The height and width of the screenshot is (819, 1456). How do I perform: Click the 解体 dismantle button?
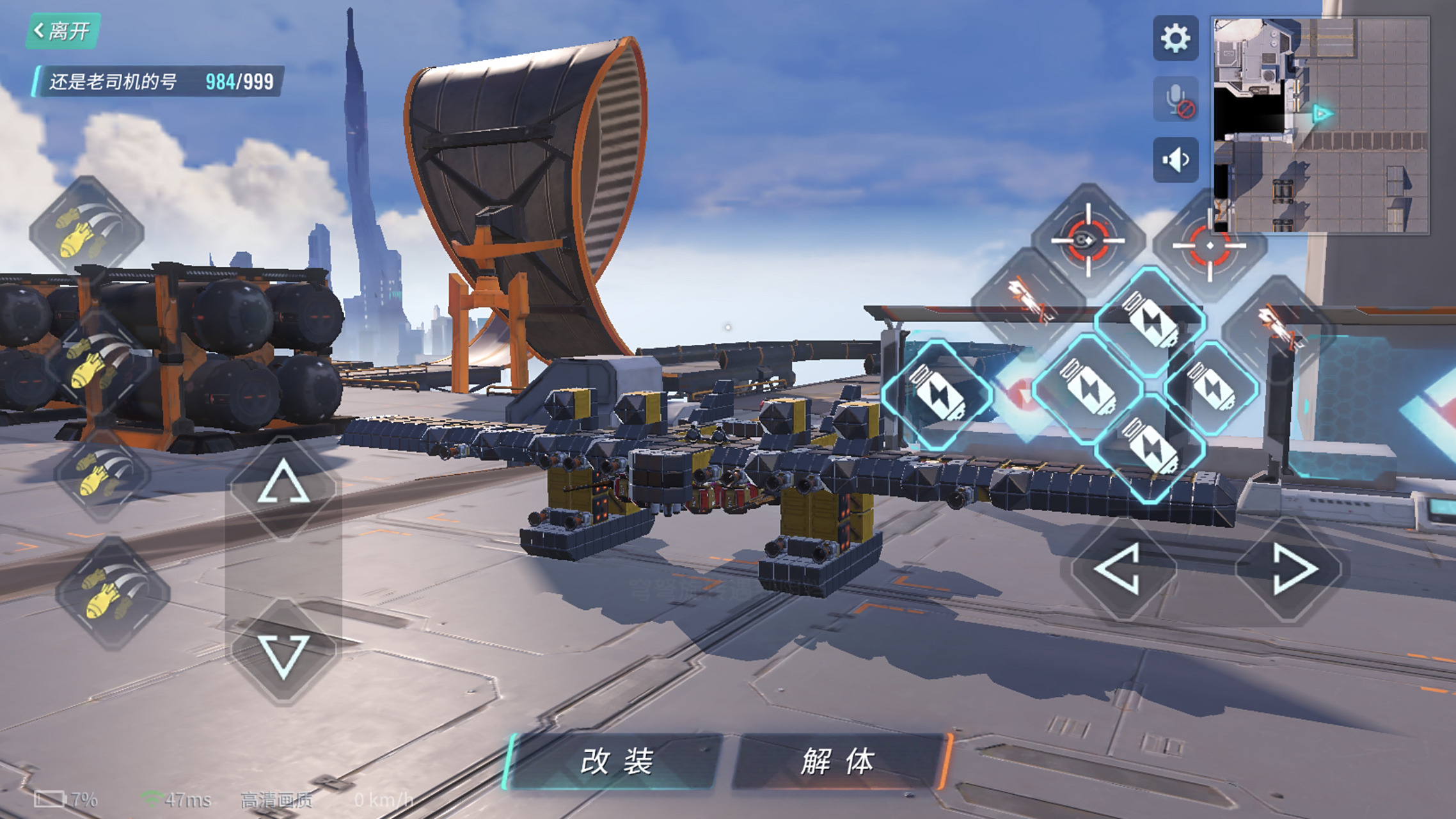(837, 761)
